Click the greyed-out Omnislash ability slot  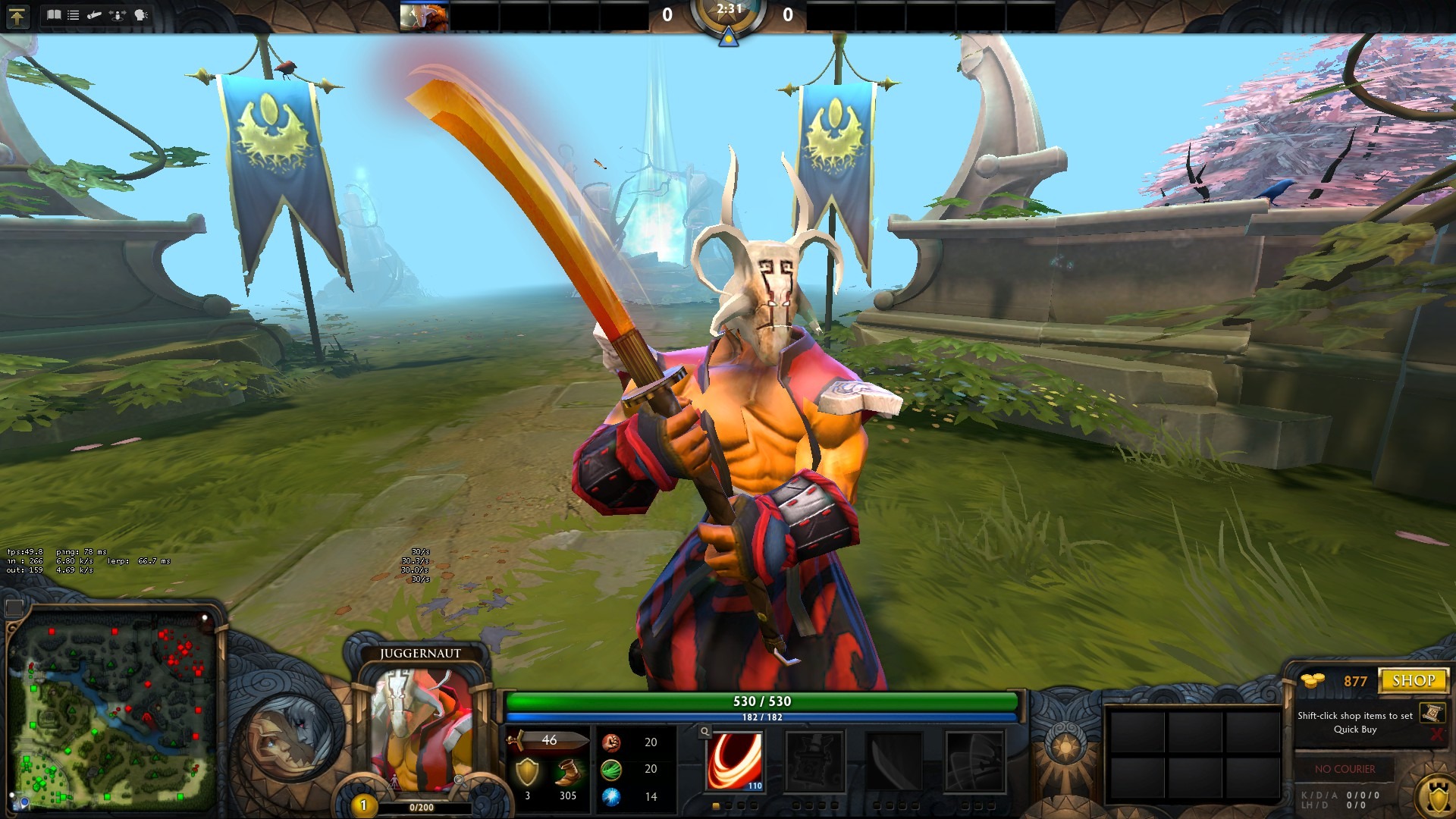974,761
